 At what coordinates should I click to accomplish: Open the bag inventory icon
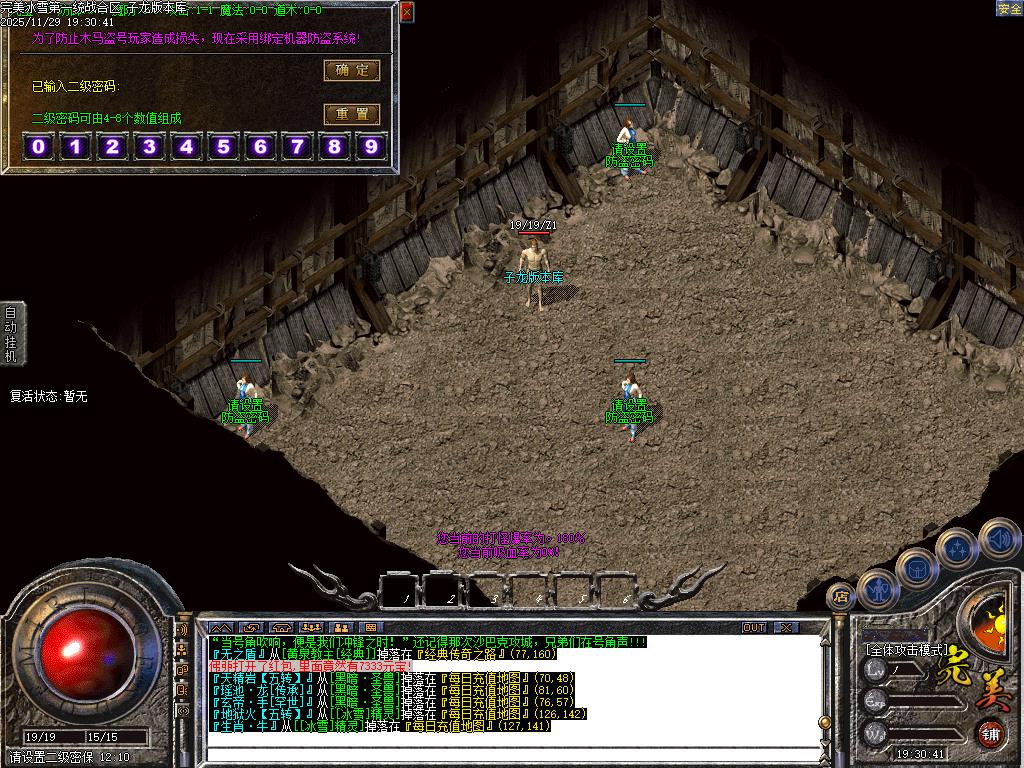coord(917,568)
